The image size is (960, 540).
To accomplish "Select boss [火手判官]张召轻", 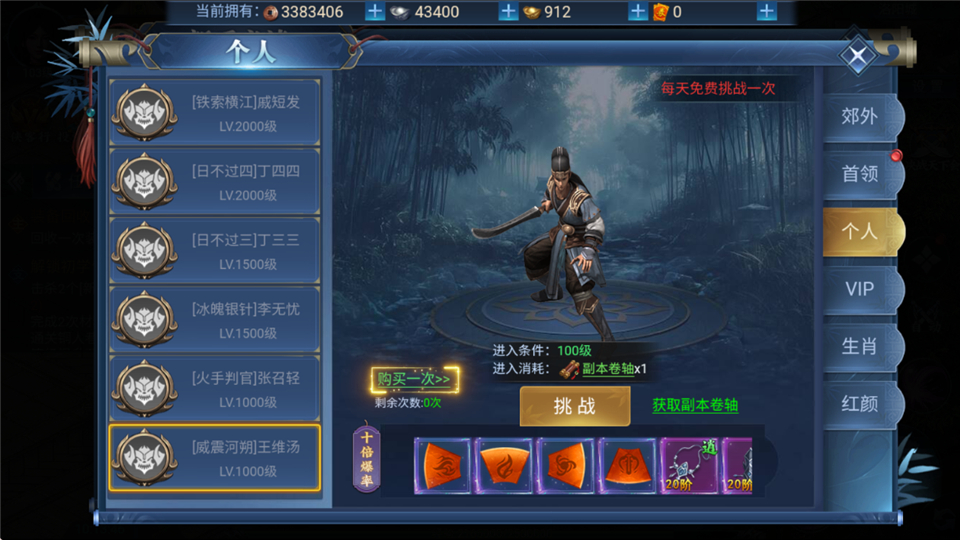I will (215, 388).
